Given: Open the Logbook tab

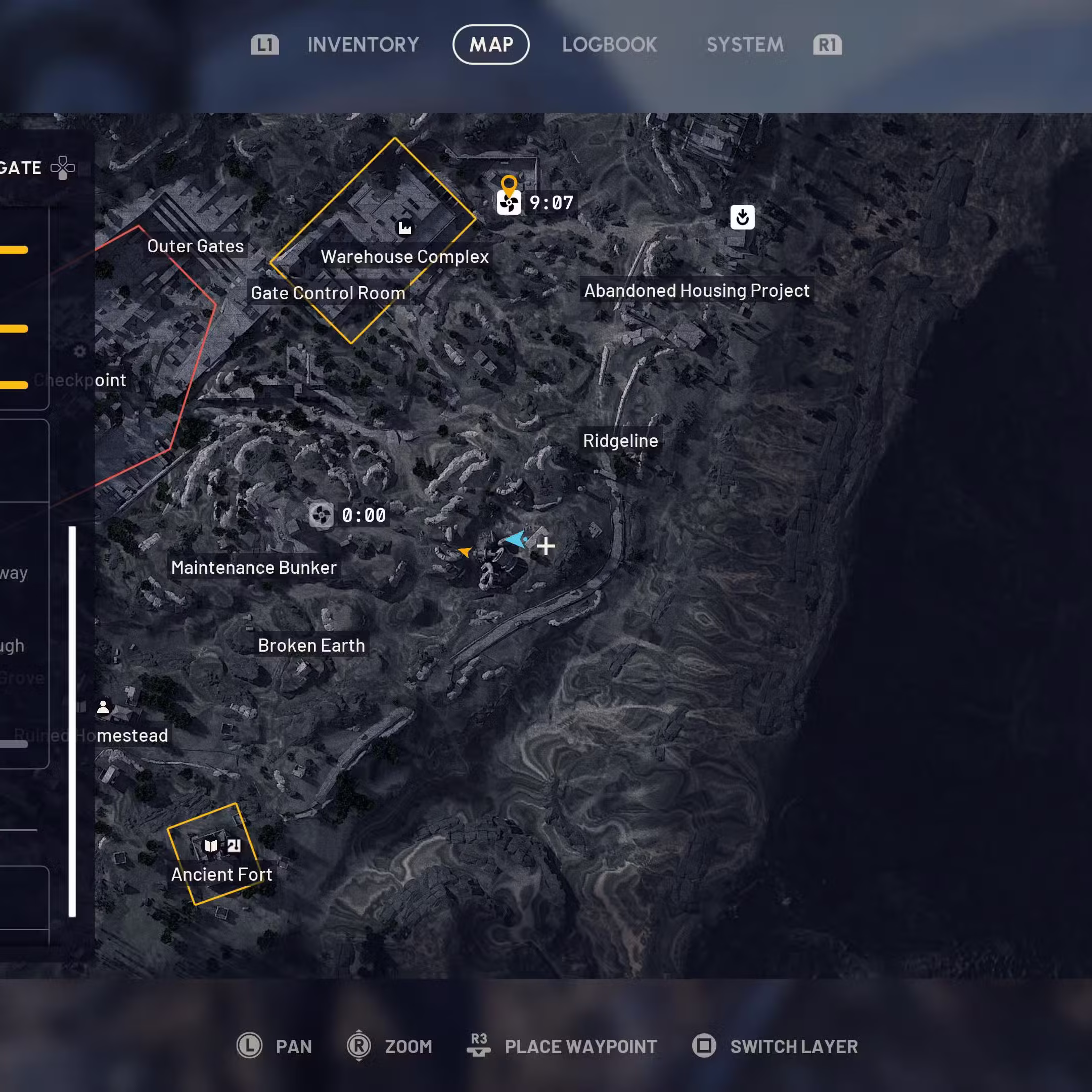Looking at the screenshot, I should (609, 44).
